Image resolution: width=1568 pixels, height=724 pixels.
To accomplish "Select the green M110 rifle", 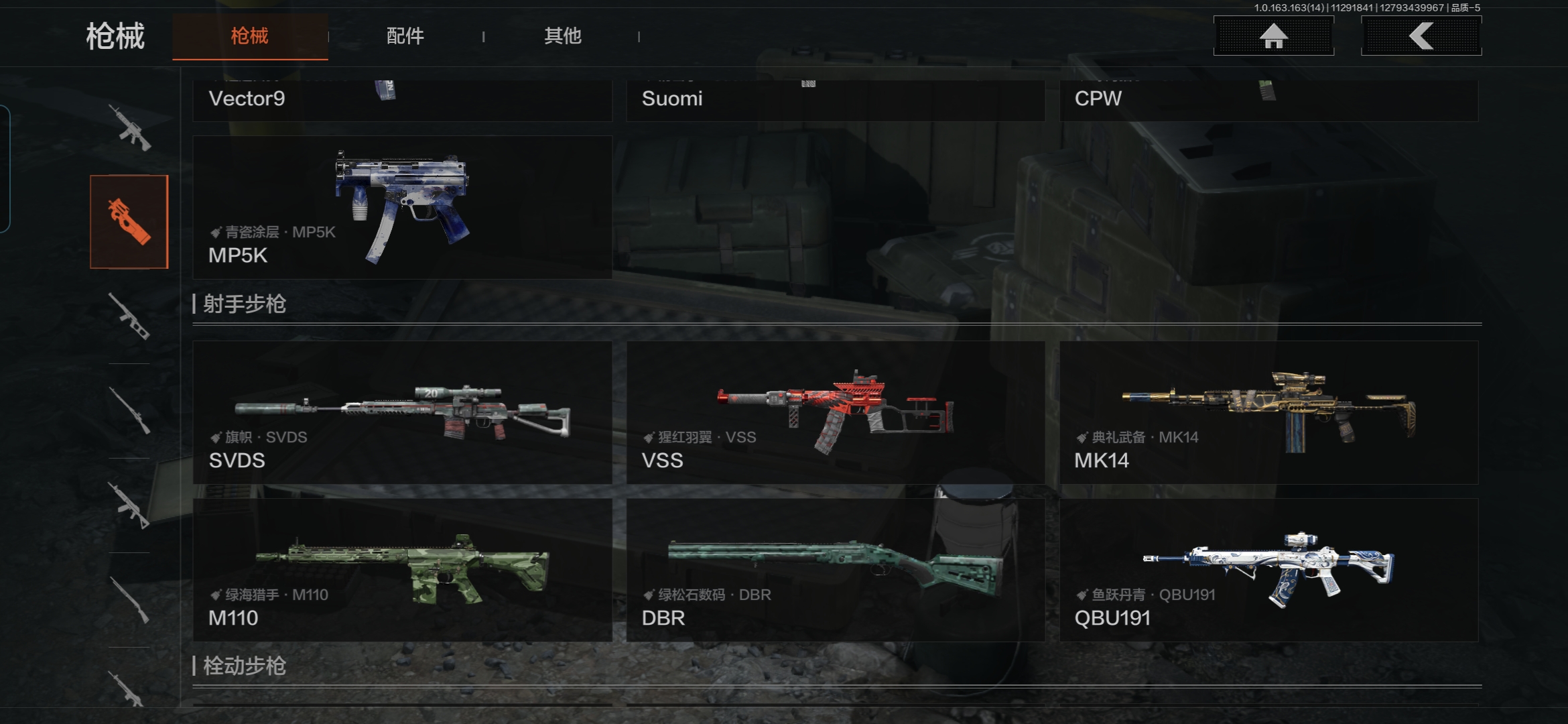I will (x=402, y=570).
